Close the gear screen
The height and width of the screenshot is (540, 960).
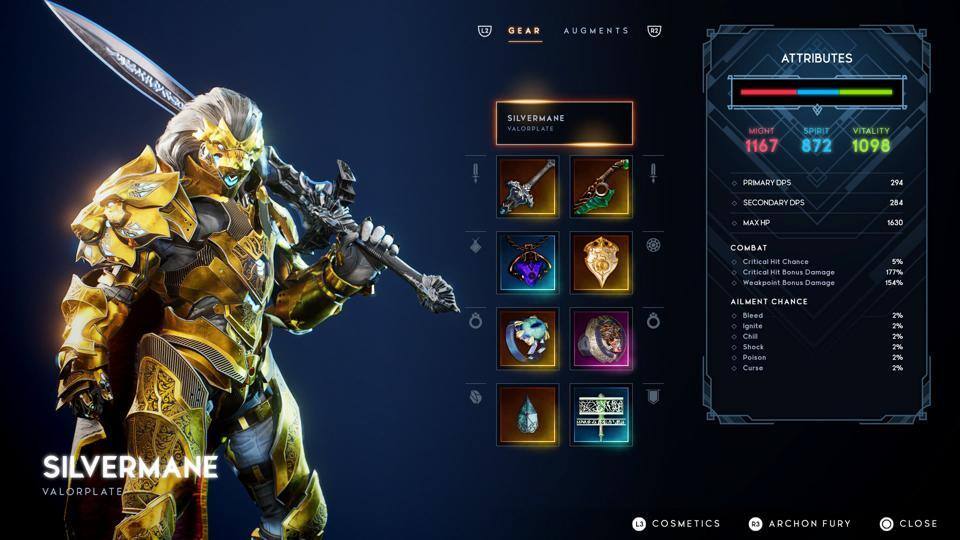pos(908,523)
